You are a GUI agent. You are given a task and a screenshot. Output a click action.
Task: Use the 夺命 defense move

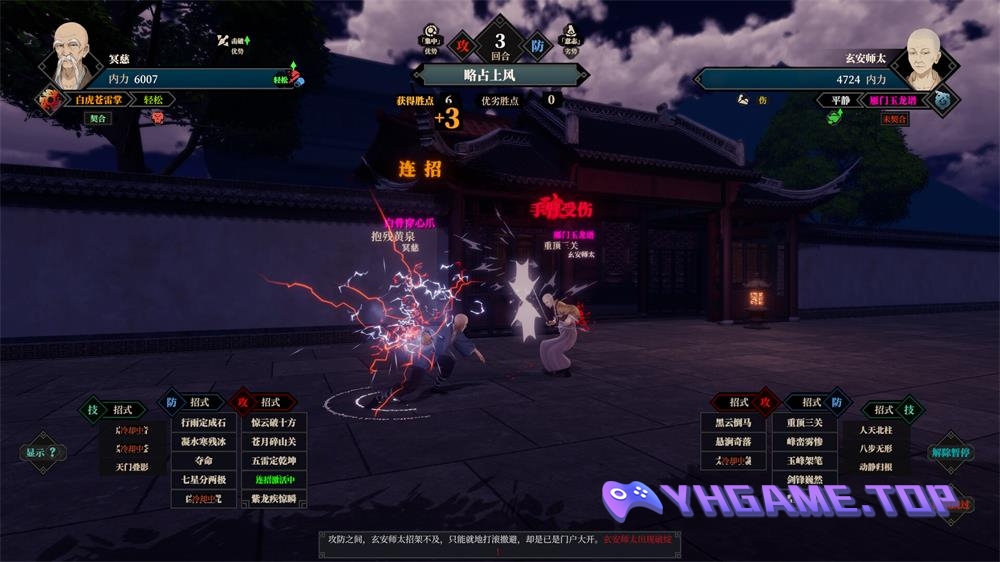[203, 461]
